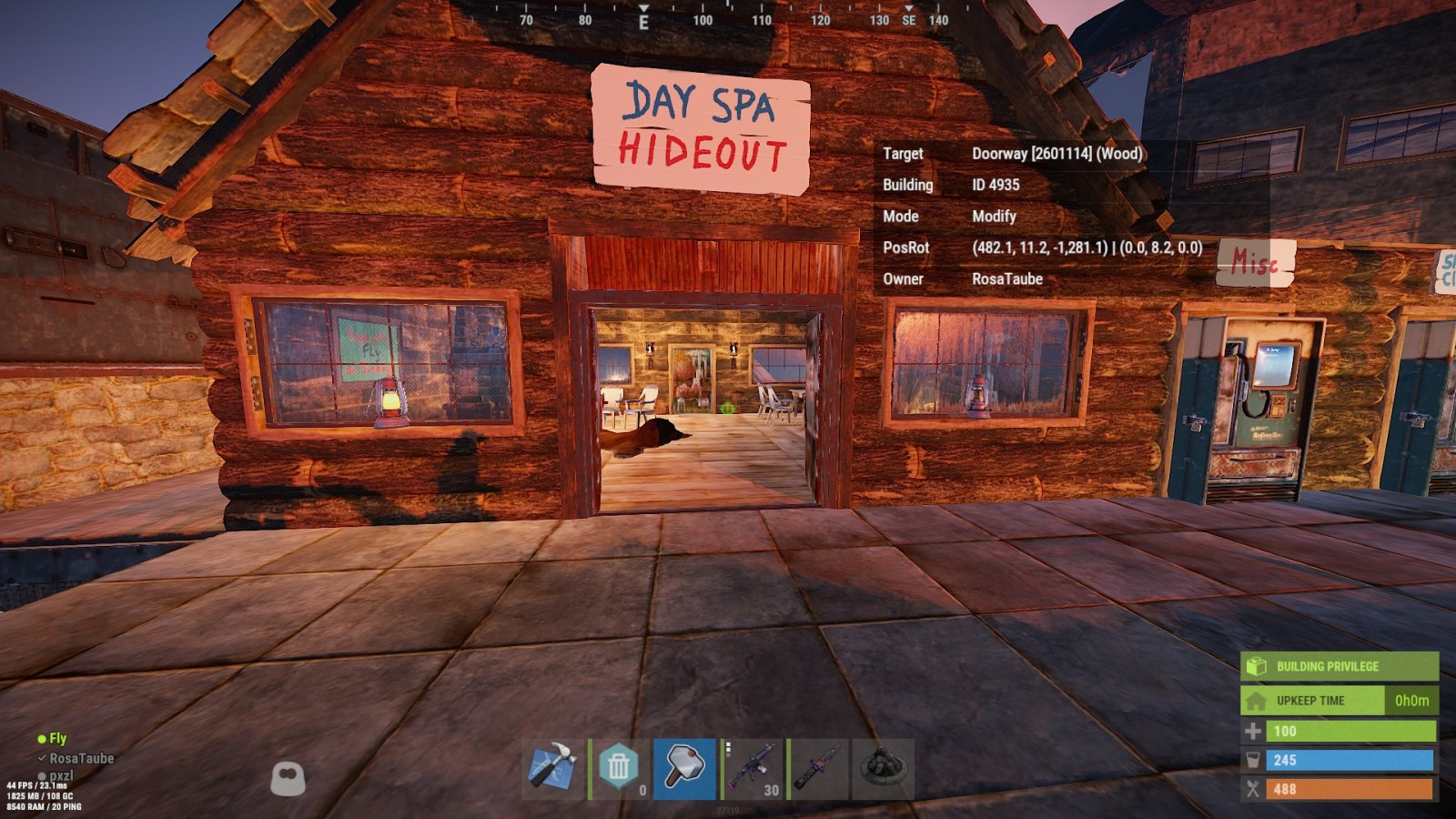The width and height of the screenshot is (1456, 819).
Task: Click team member Fly in the team list
Action: pos(57,739)
